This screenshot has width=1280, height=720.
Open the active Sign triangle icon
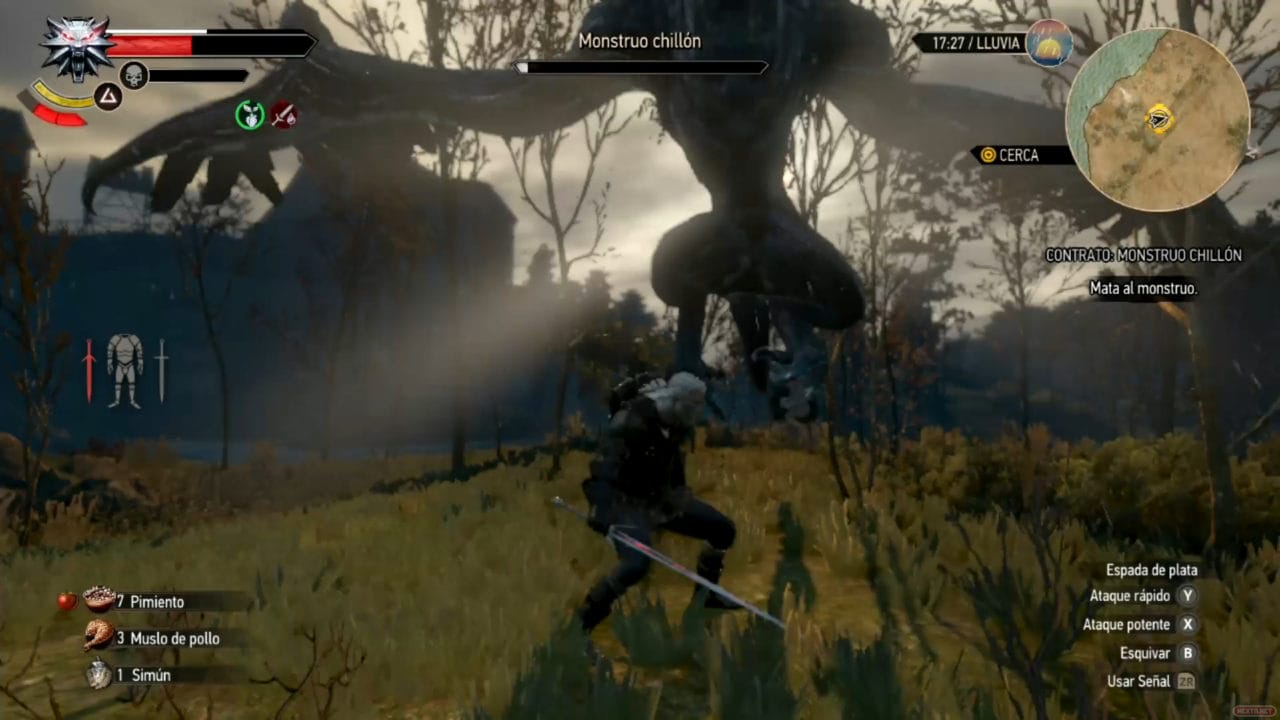[x=108, y=97]
